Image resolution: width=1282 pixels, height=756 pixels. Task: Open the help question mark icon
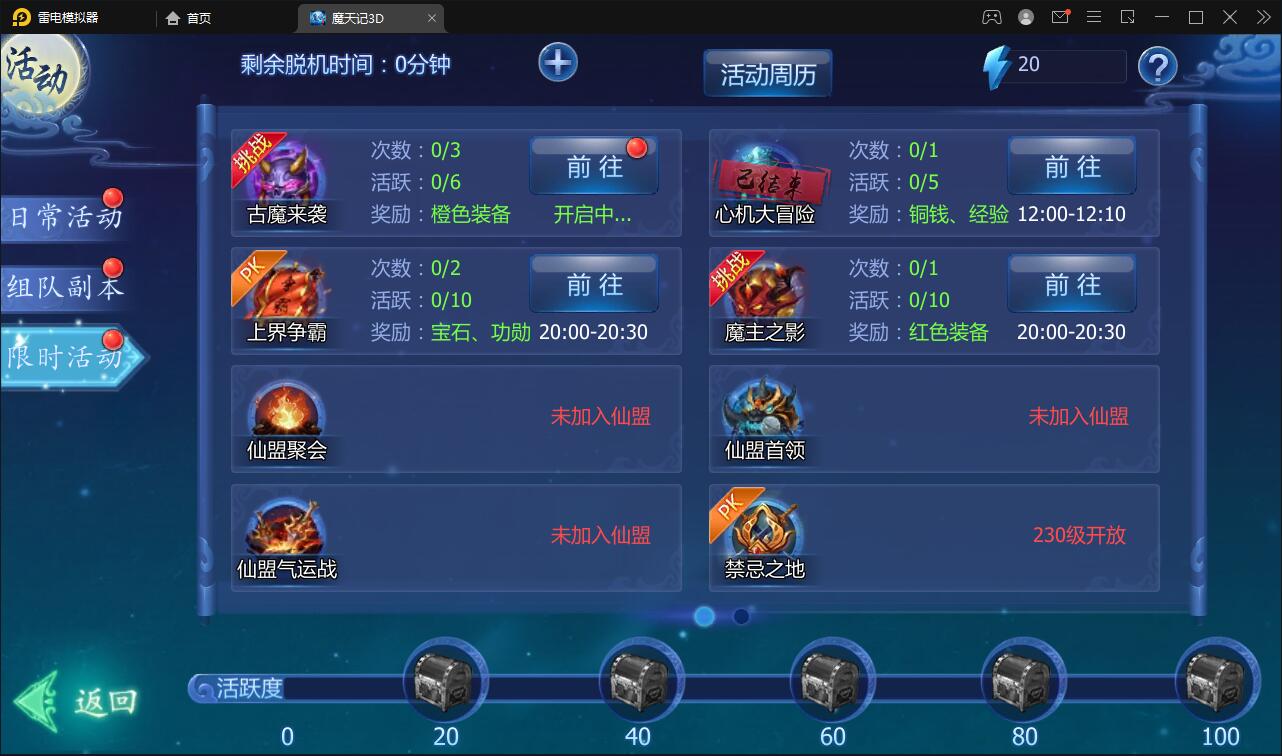tap(1158, 67)
